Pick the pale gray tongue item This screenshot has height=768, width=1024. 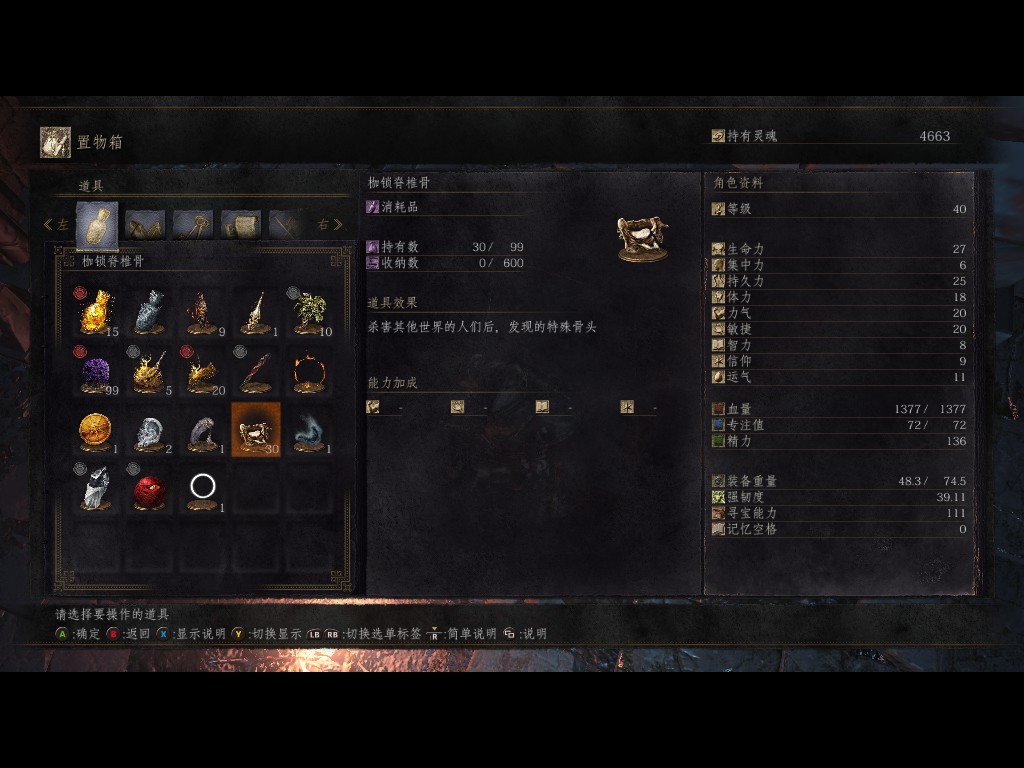click(x=203, y=430)
